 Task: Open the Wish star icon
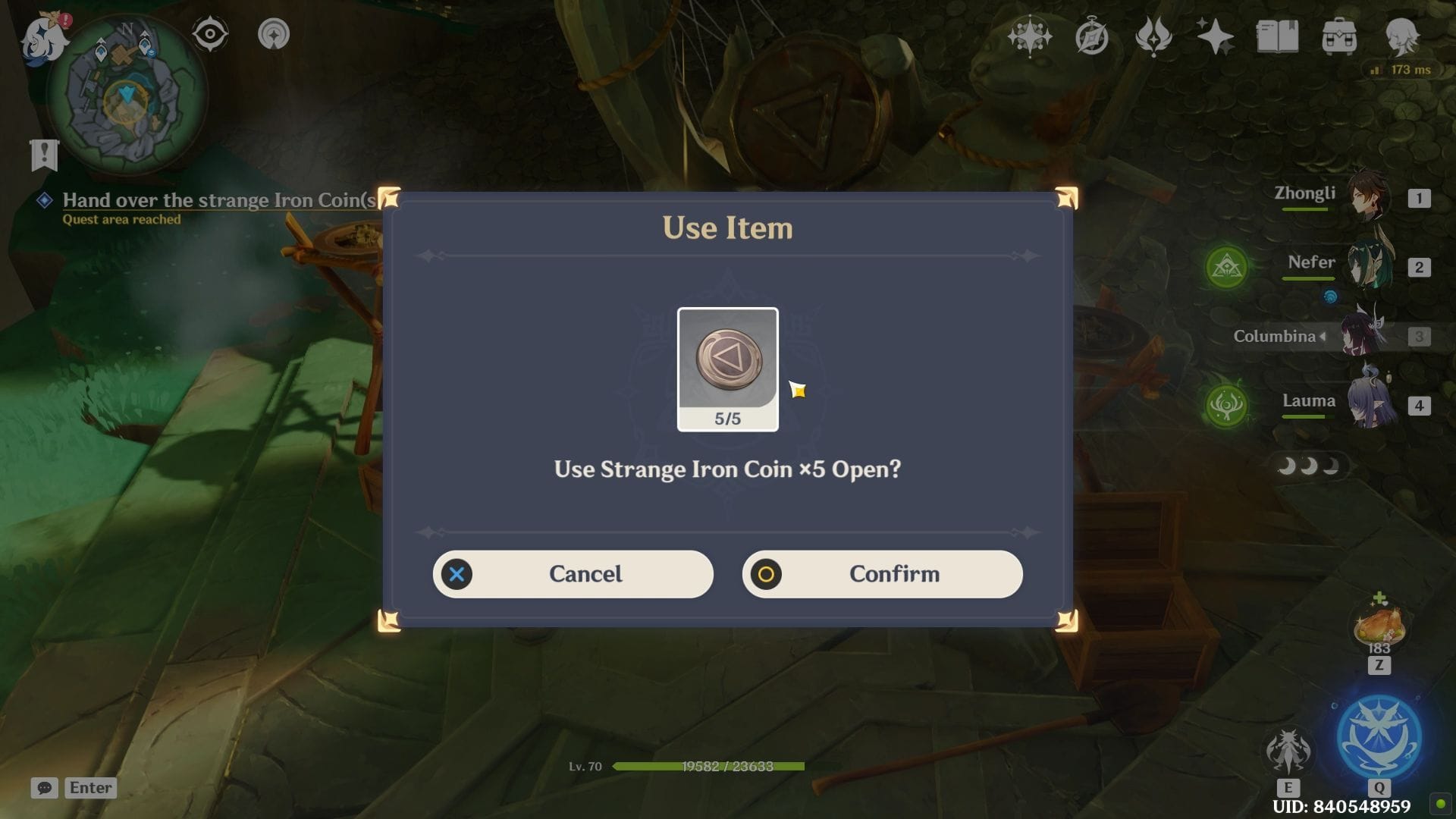click(x=1214, y=36)
